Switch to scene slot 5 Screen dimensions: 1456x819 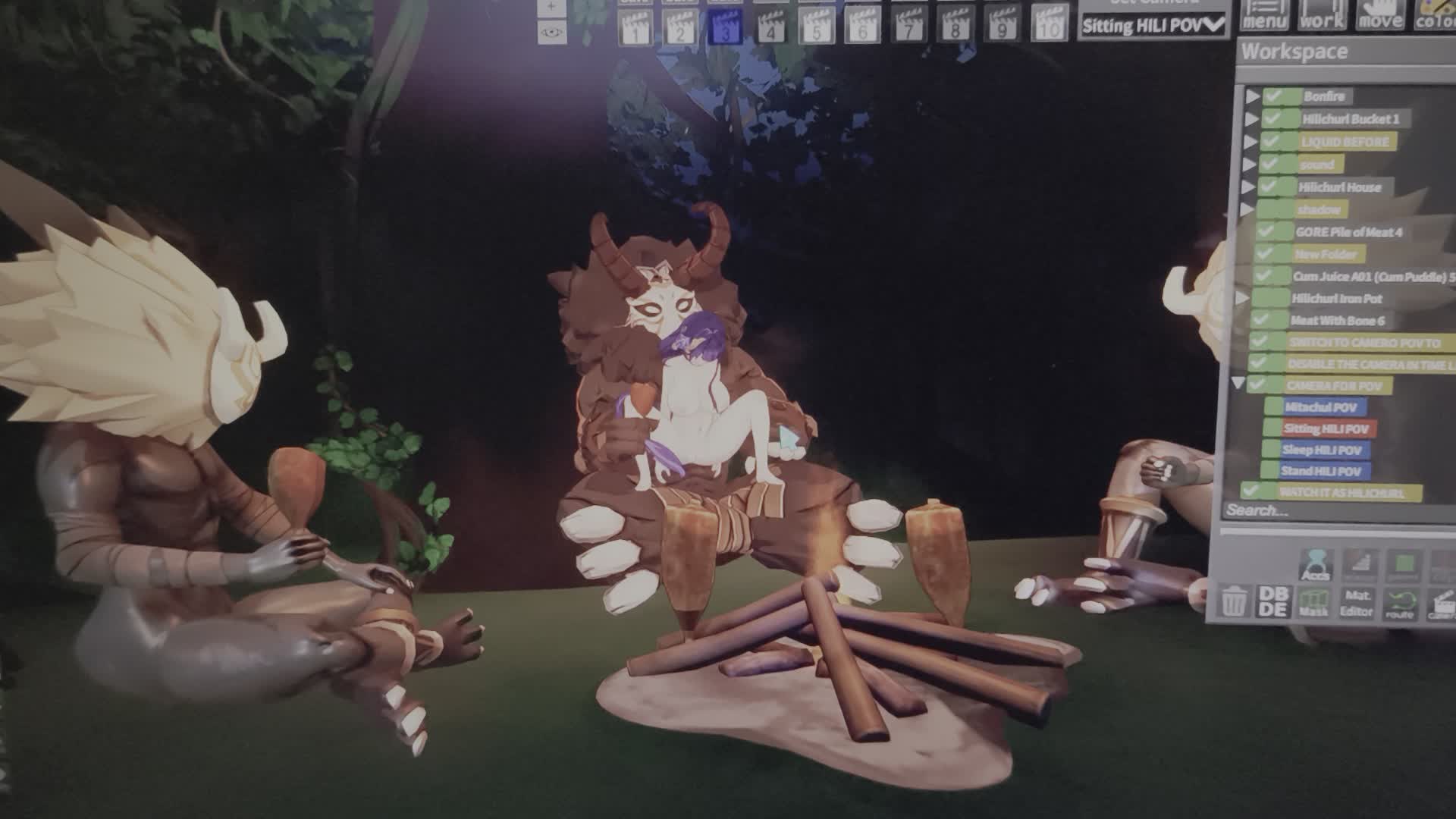817,28
